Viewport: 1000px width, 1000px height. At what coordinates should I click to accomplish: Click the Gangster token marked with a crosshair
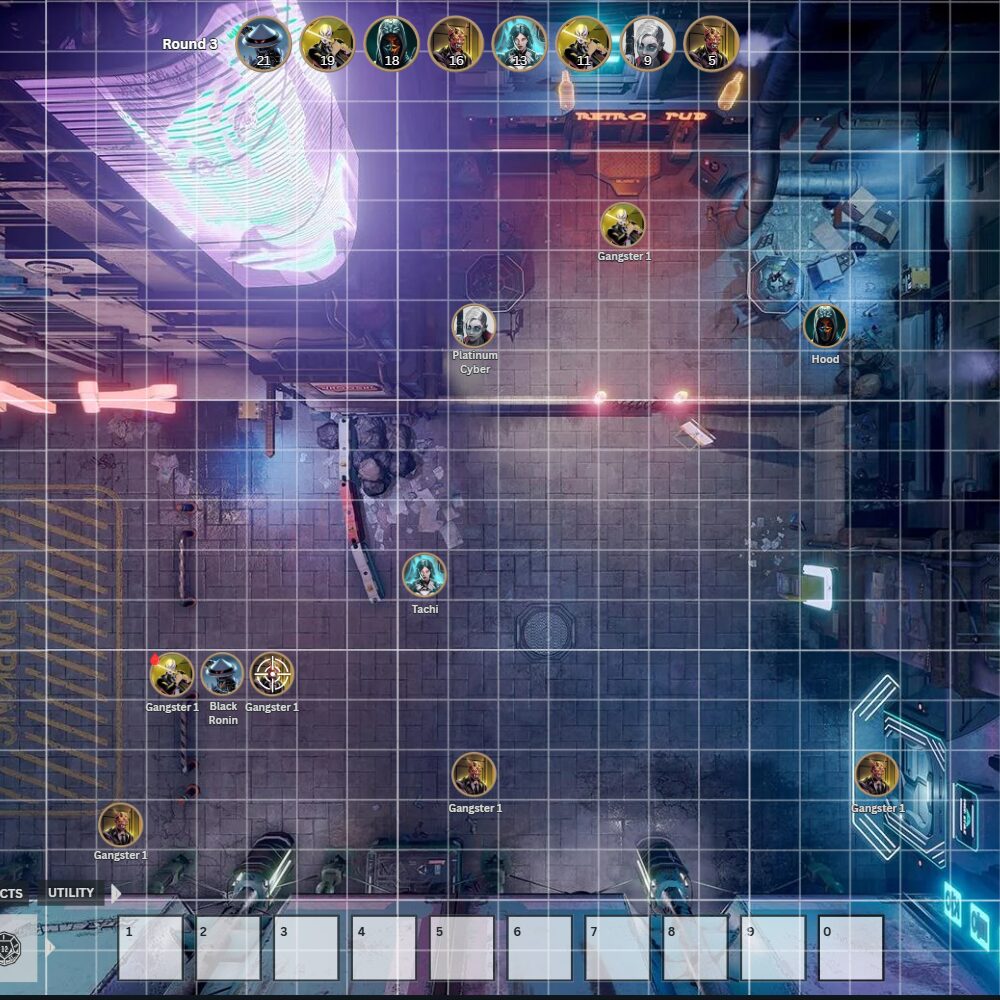pos(272,674)
